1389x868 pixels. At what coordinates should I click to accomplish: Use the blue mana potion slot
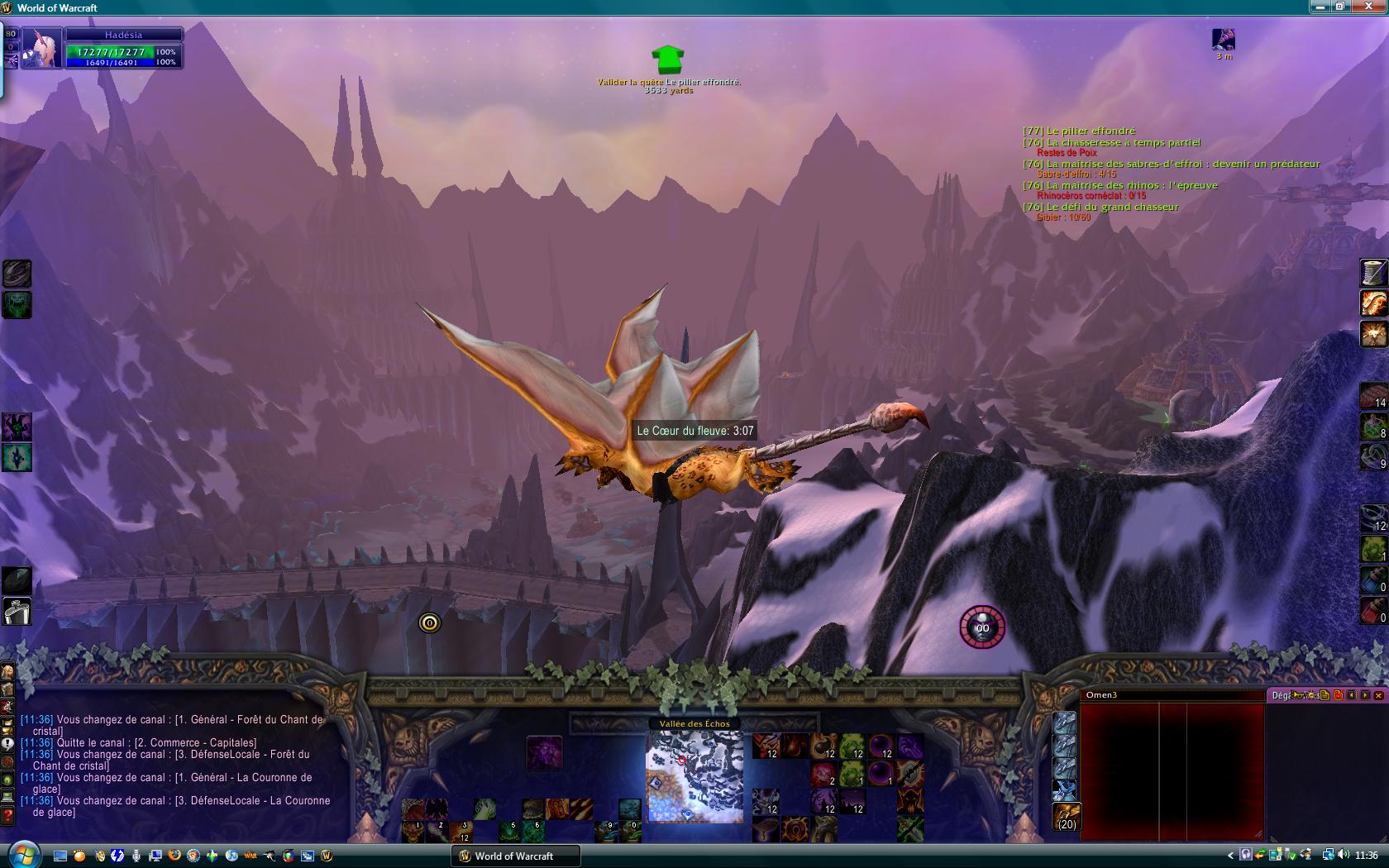[1373, 580]
